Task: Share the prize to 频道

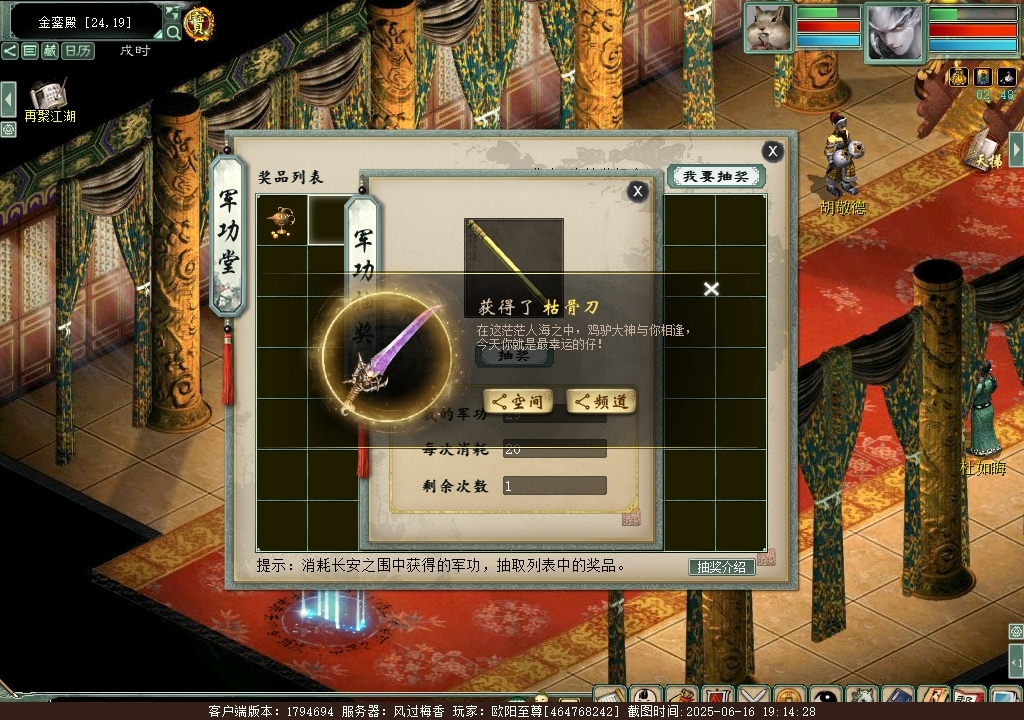Action: point(601,402)
